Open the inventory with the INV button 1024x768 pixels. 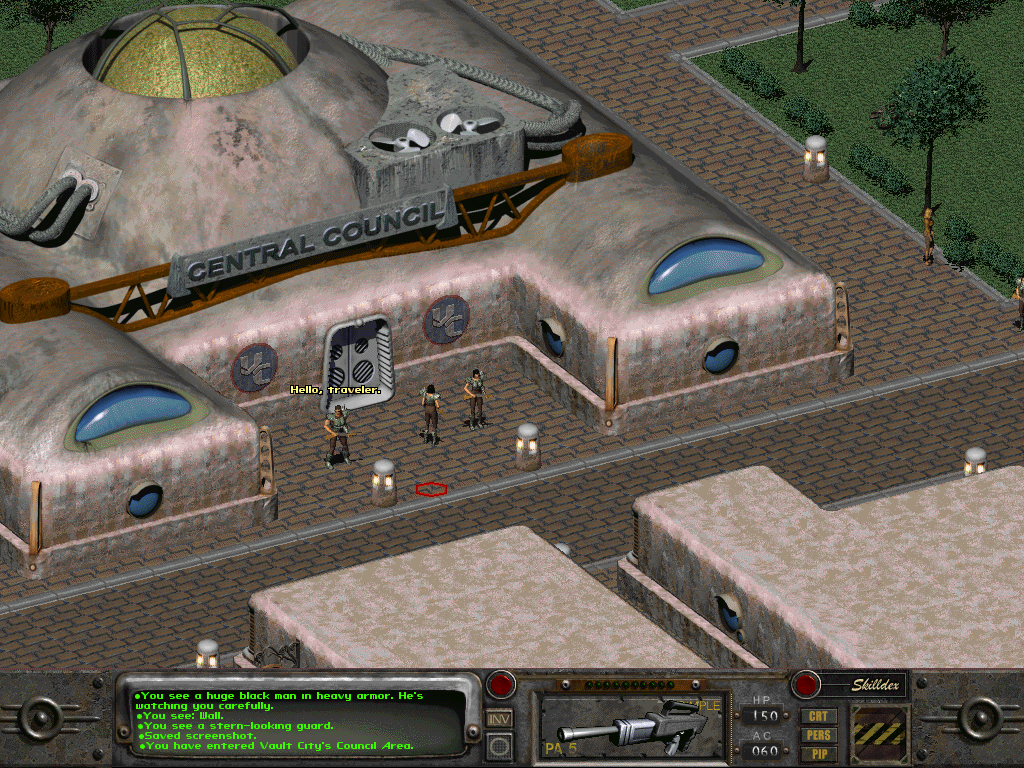500,718
